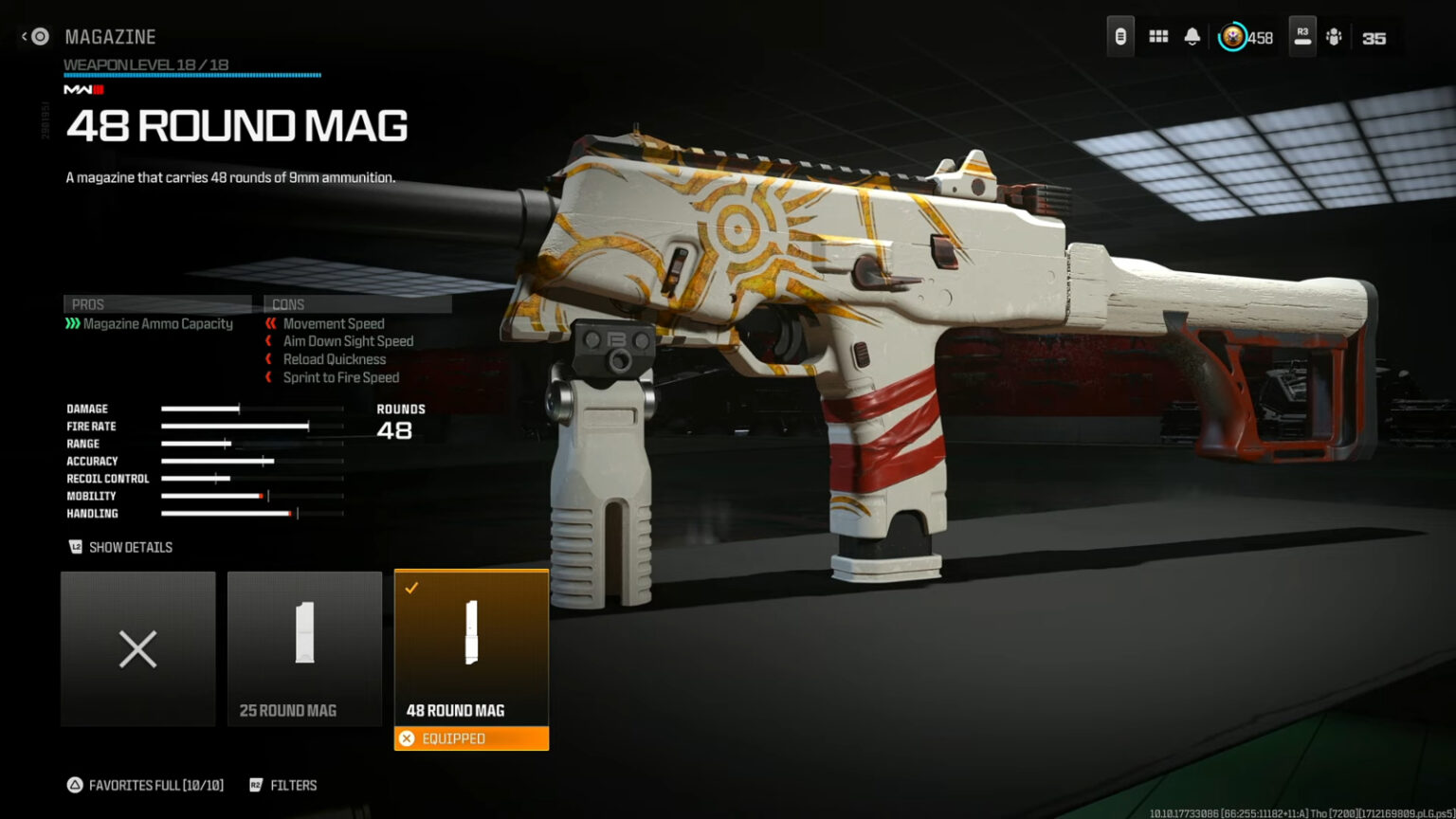Open the player profile emblem

[1232, 37]
